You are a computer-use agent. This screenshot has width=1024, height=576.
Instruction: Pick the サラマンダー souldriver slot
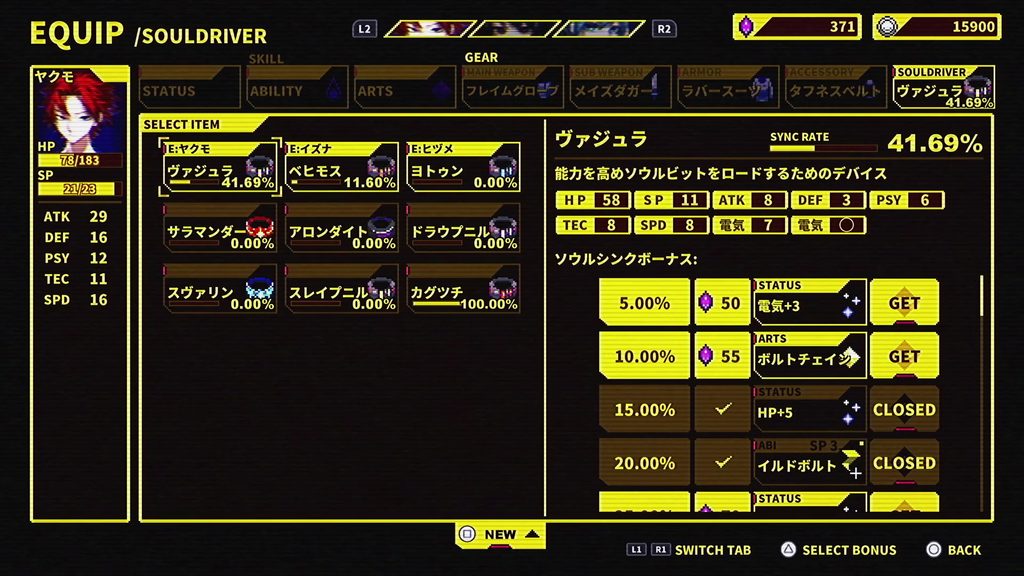219,229
